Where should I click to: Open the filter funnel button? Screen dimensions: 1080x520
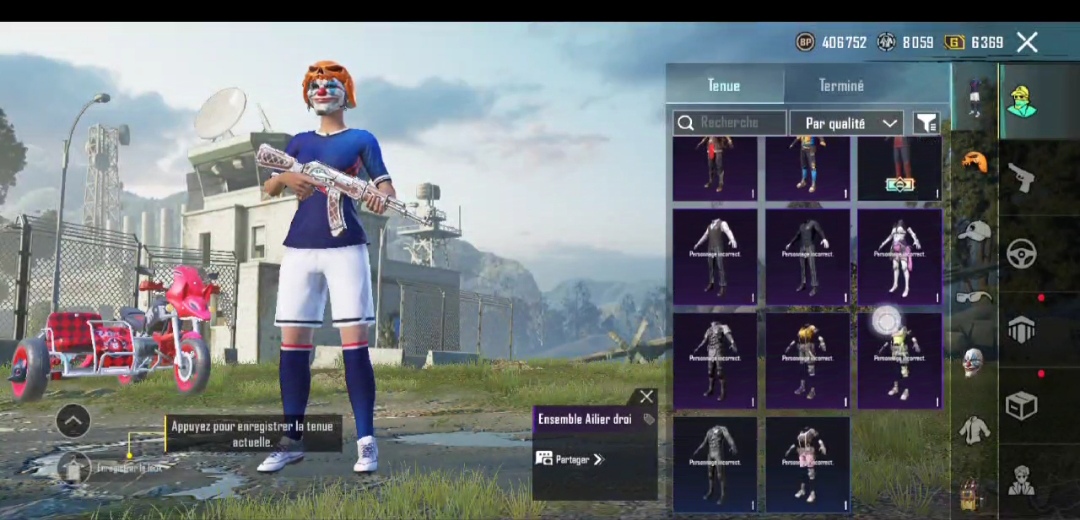coord(927,123)
